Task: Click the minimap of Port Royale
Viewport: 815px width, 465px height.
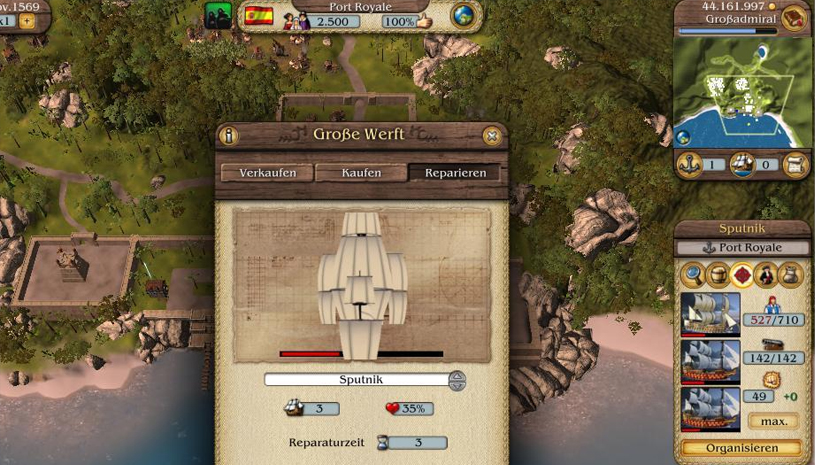Action: coord(741,92)
